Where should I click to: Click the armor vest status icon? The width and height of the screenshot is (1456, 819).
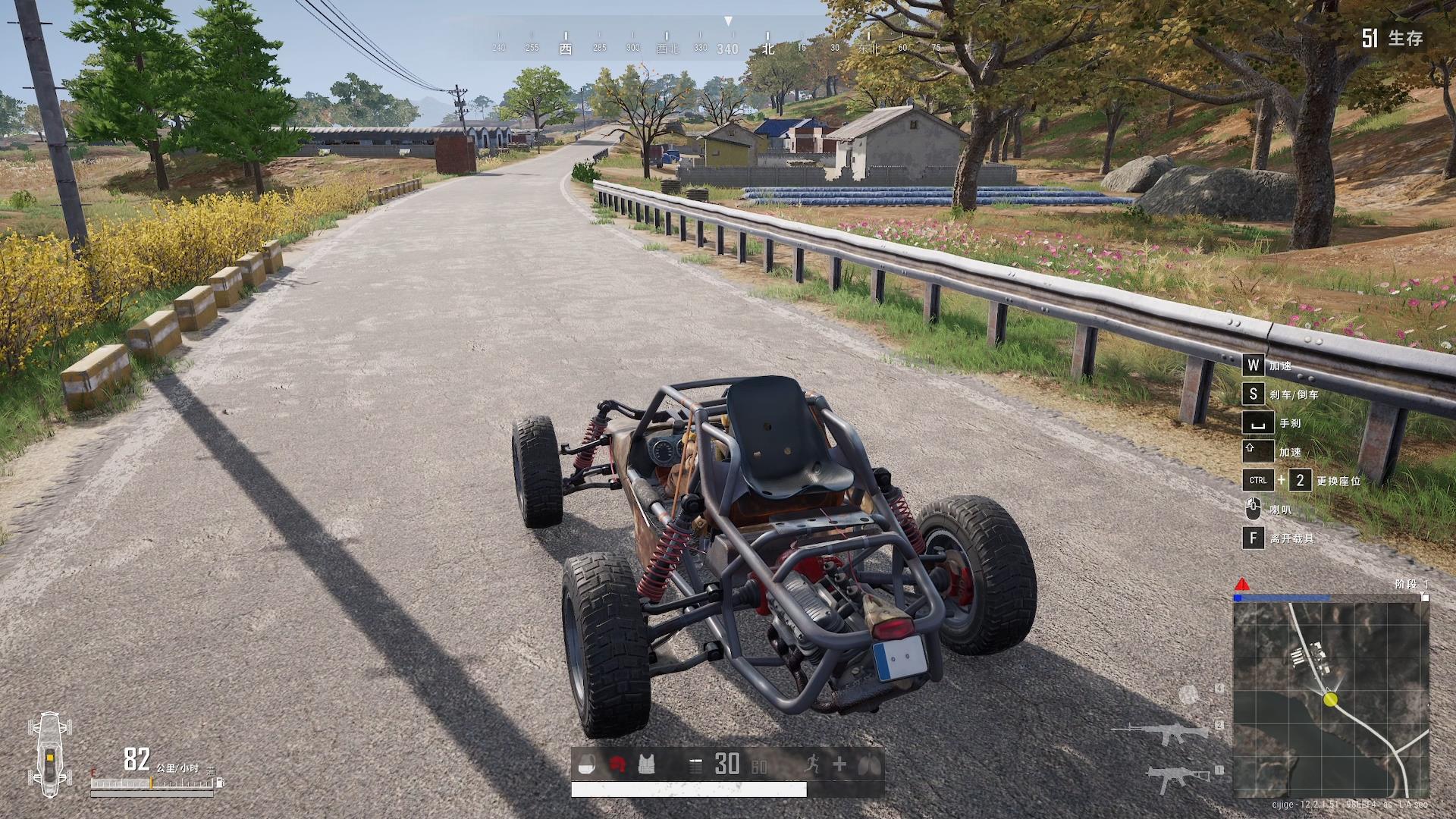(646, 765)
